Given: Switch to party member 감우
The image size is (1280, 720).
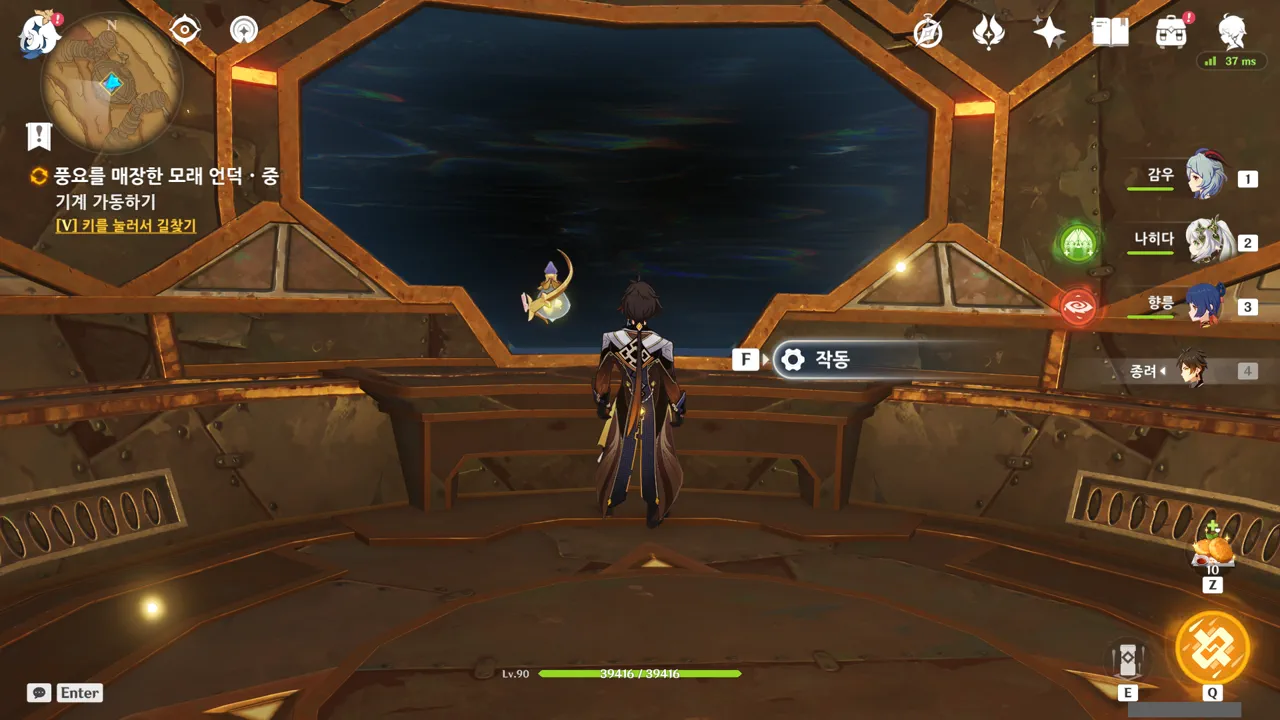Looking at the screenshot, I should (x=1204, y=176).
